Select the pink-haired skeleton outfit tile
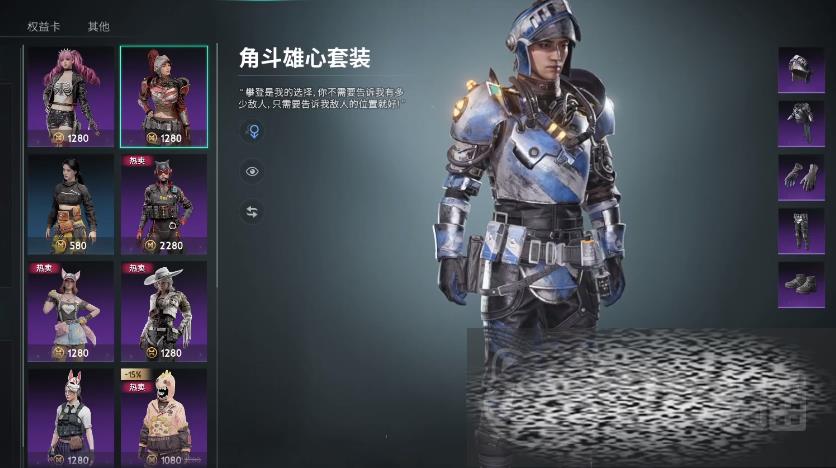The image size is (836, 468). click(71, 96)
